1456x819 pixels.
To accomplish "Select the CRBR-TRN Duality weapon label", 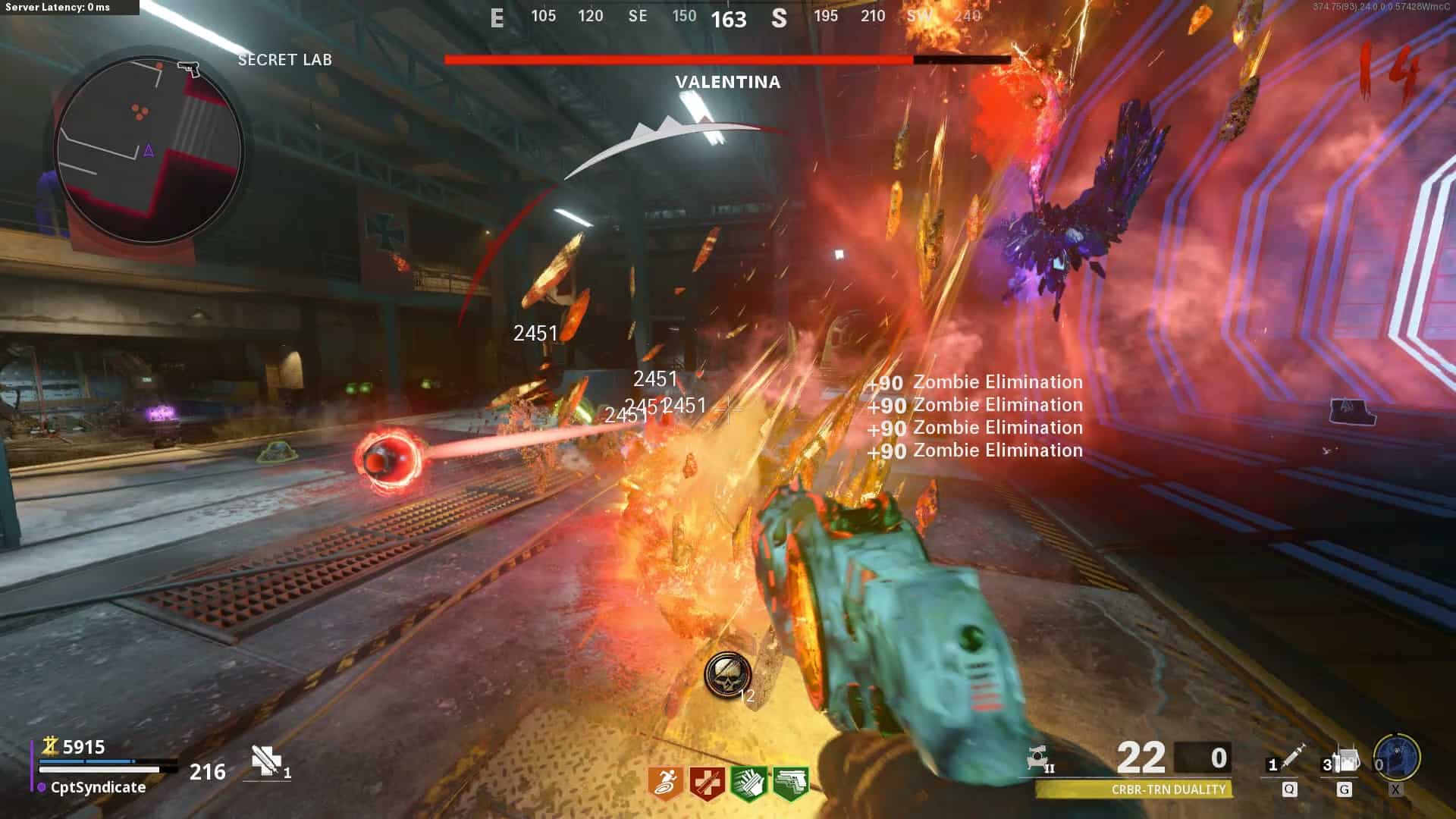I will click(x=1168, y=789).
